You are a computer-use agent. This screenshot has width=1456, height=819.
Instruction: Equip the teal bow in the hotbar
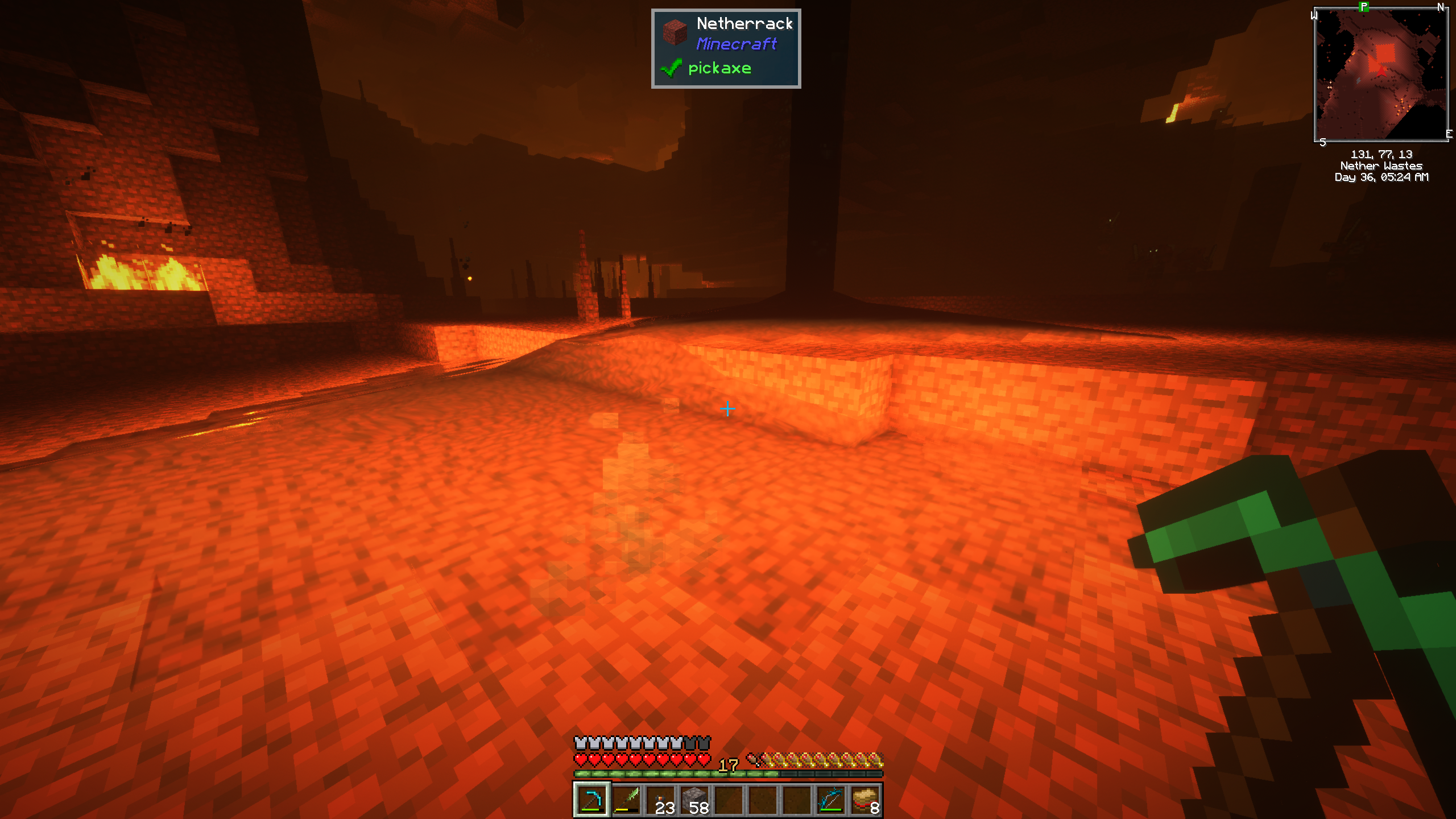click(831, 800)
